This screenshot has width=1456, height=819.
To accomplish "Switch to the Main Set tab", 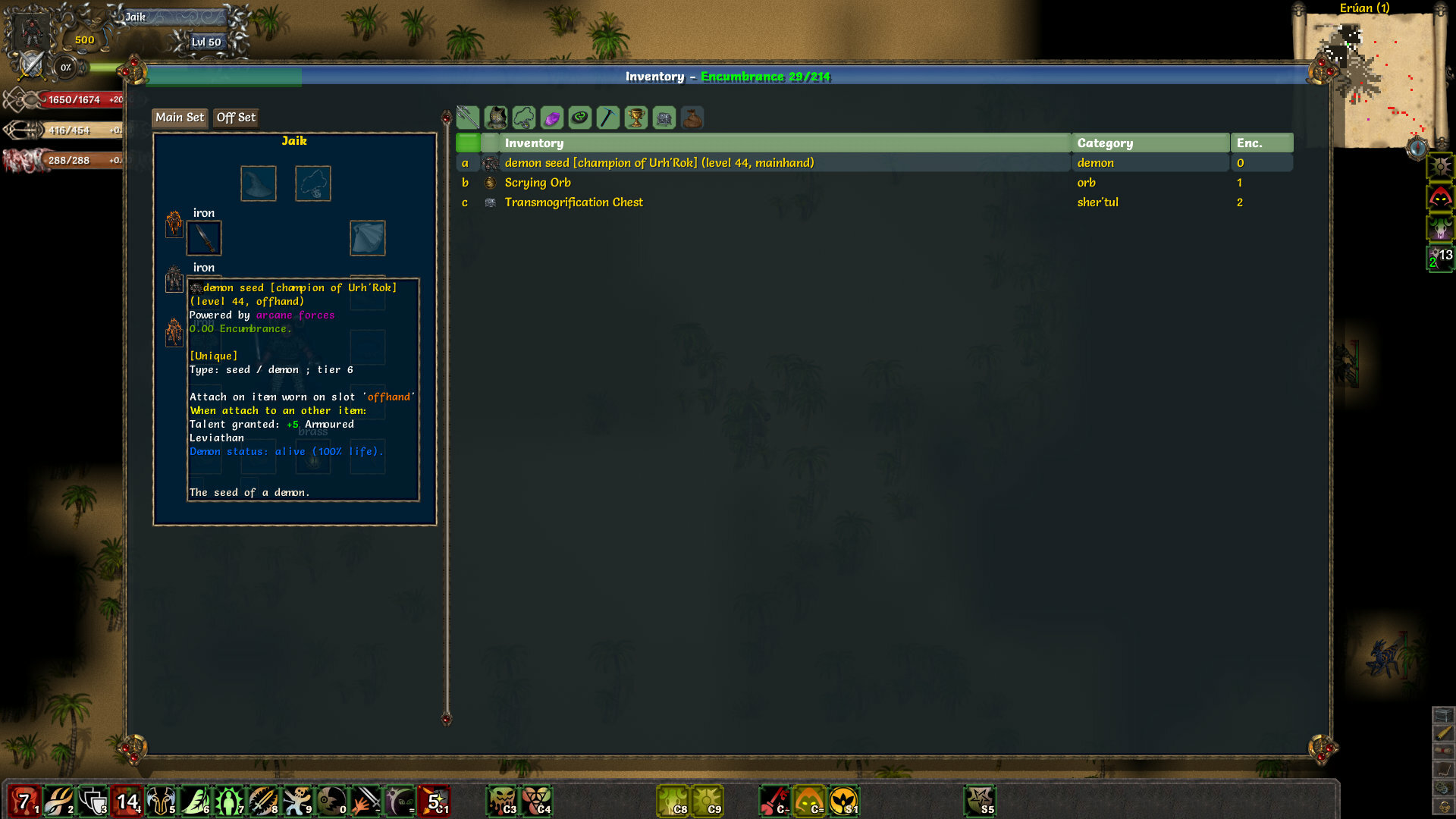I will point(179,118).
